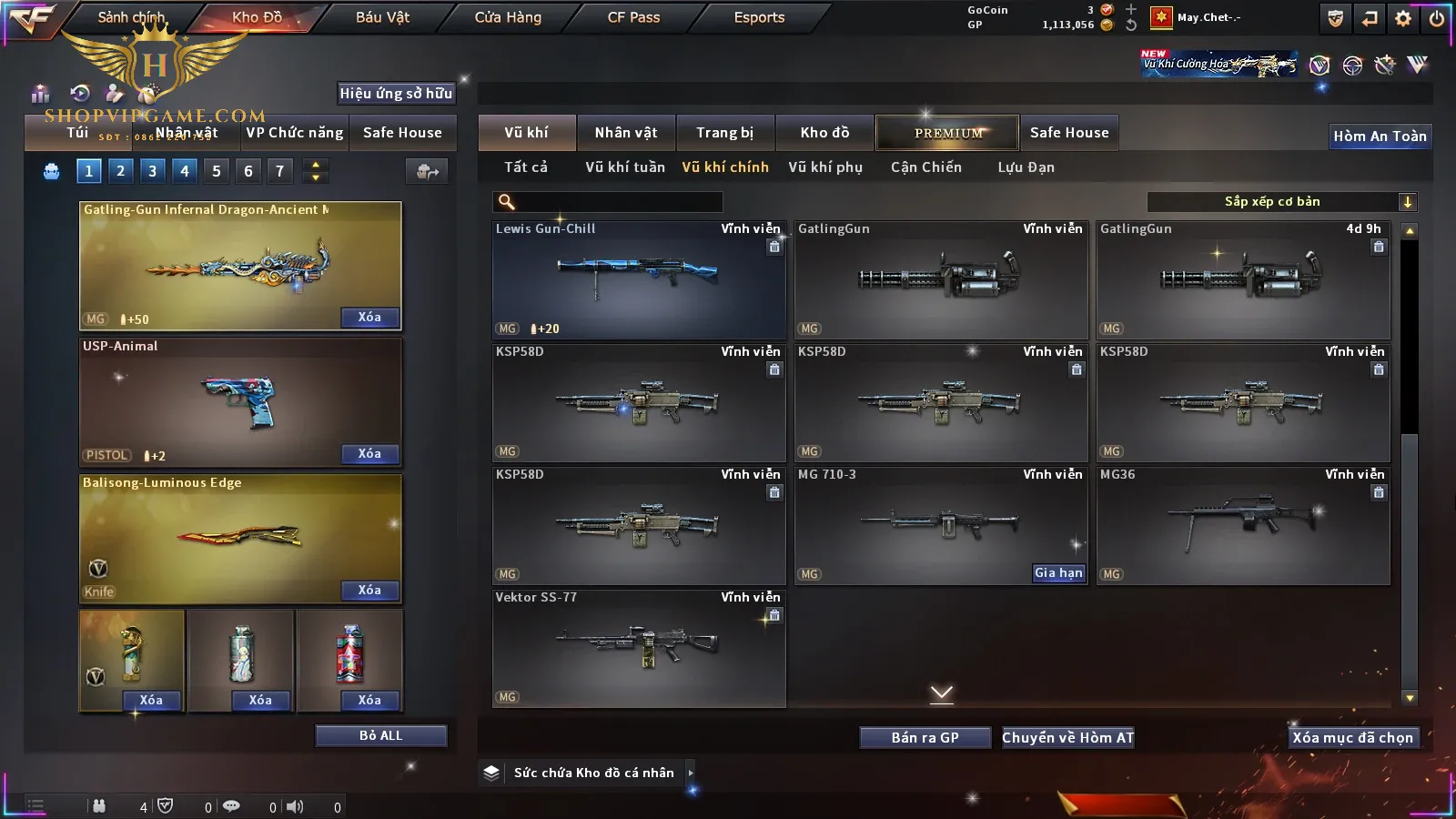Viewport: 1456px width, 819px height.
Task: Open the CF Pass page
Action: pos(633,17)
